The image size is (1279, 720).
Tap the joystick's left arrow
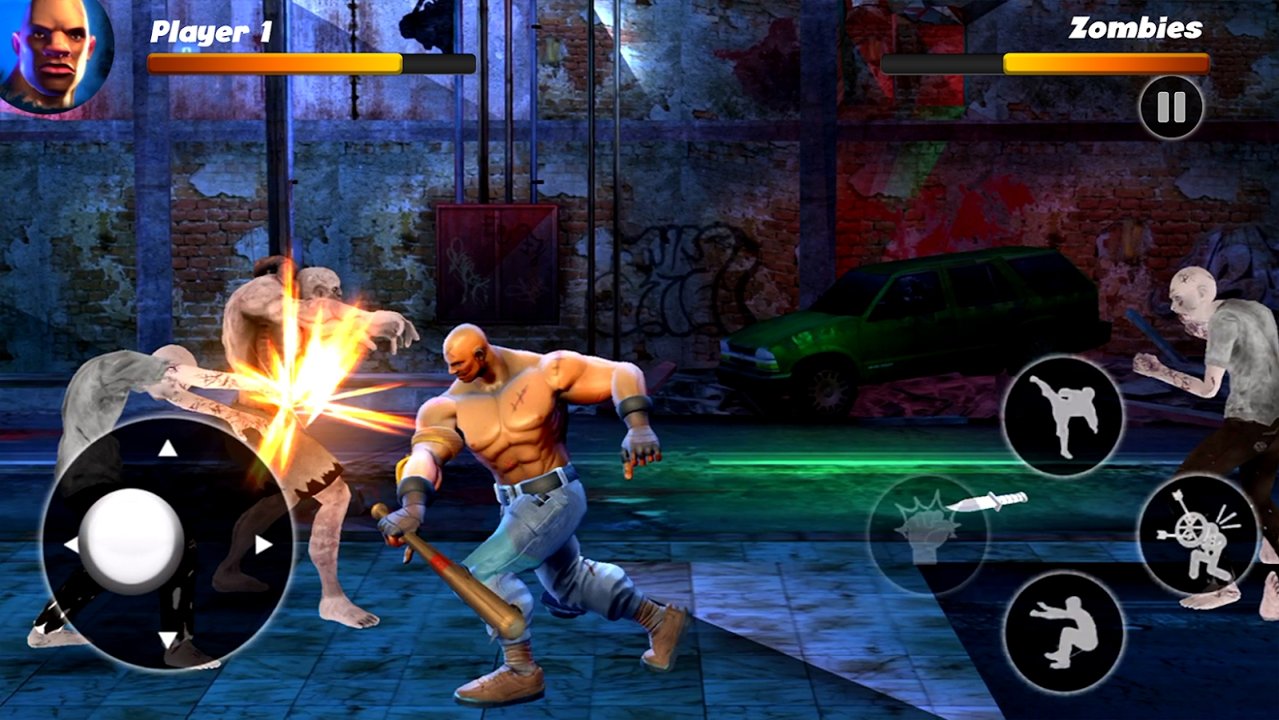tap(71, 545)
